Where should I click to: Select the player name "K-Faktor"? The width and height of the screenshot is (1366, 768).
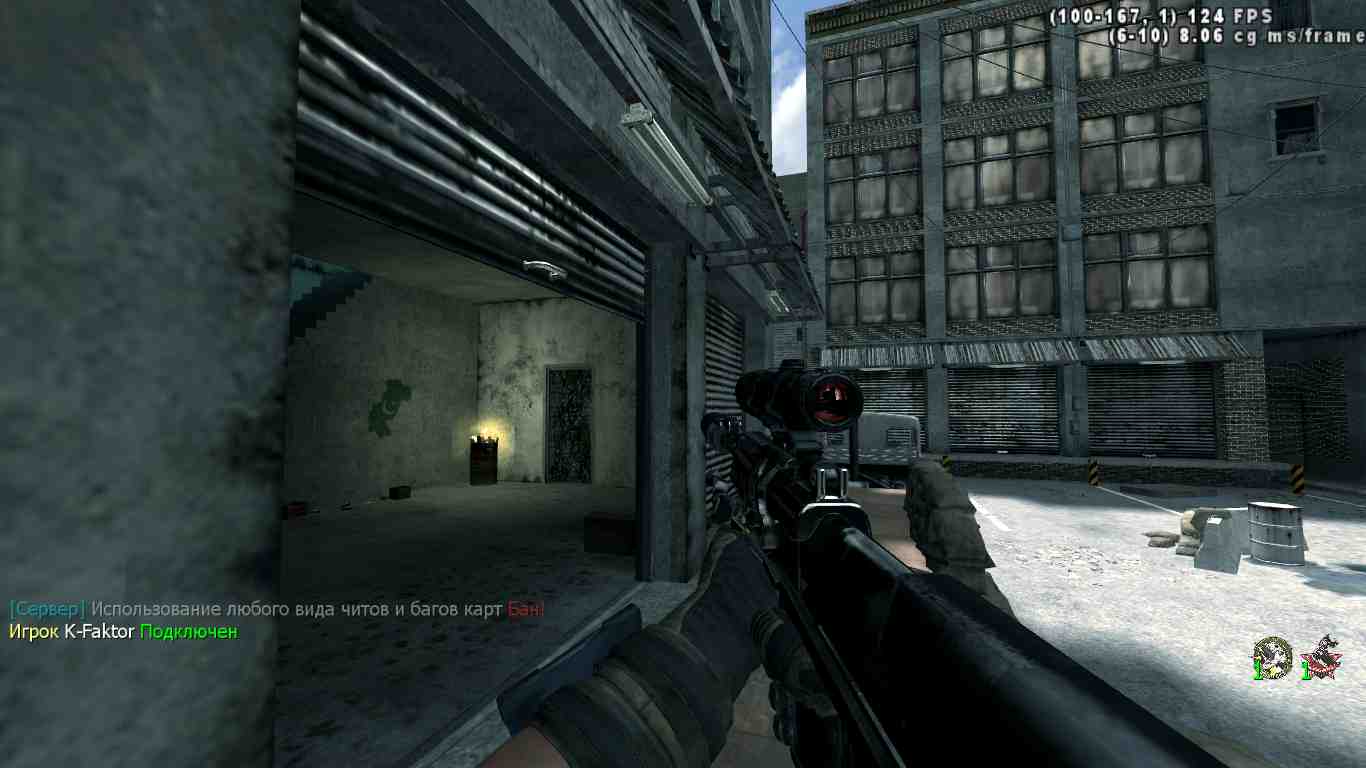click(100, 632)
